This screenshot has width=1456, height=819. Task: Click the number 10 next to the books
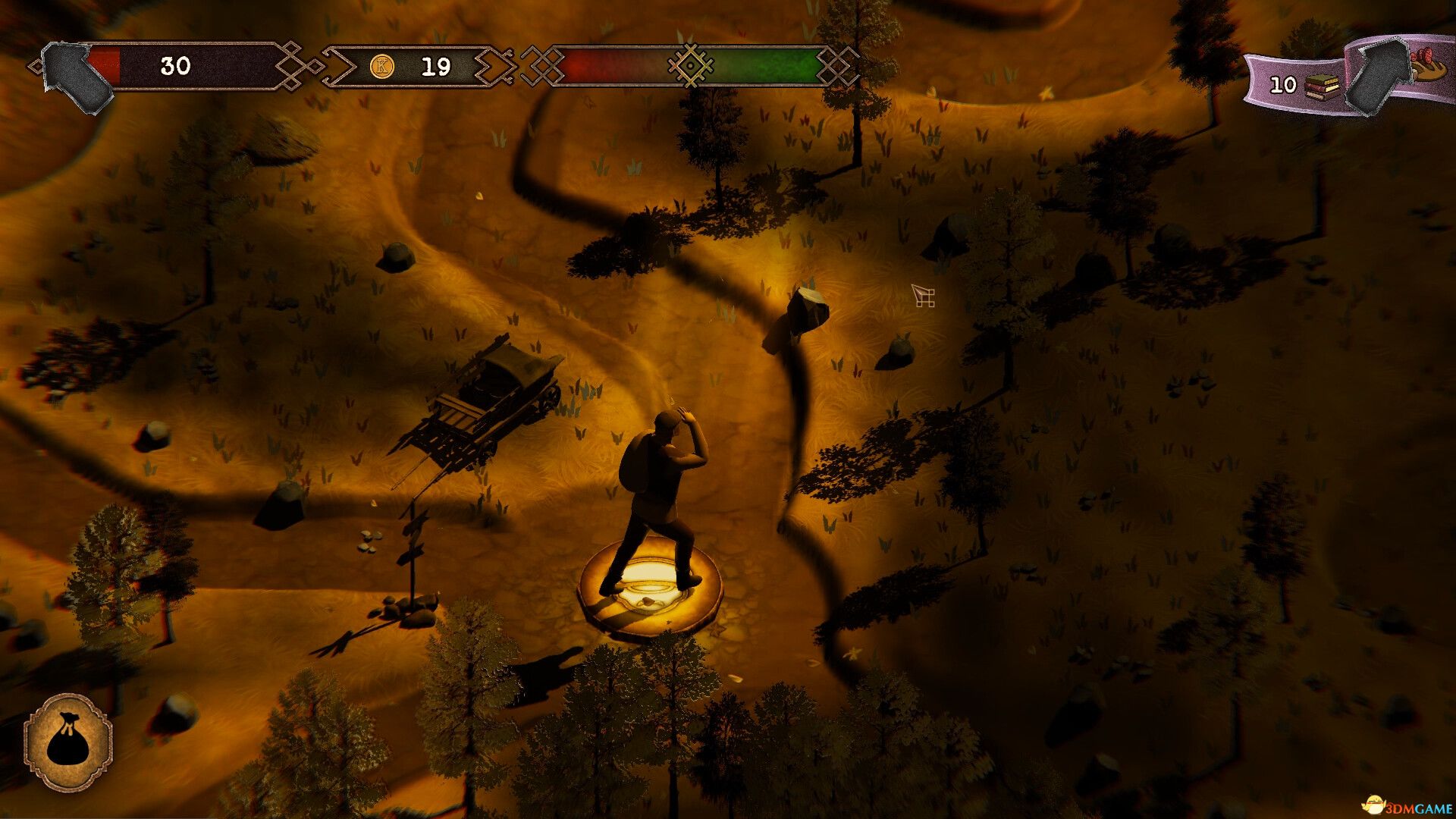pos(1282,85)
